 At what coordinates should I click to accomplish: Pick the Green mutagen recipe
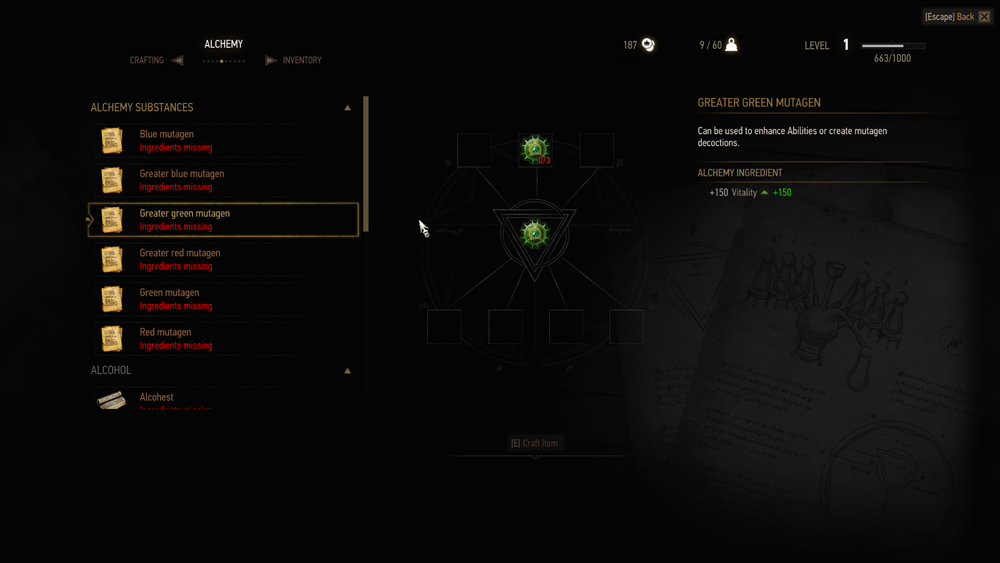pyautogui.click(x=222, y=299)
